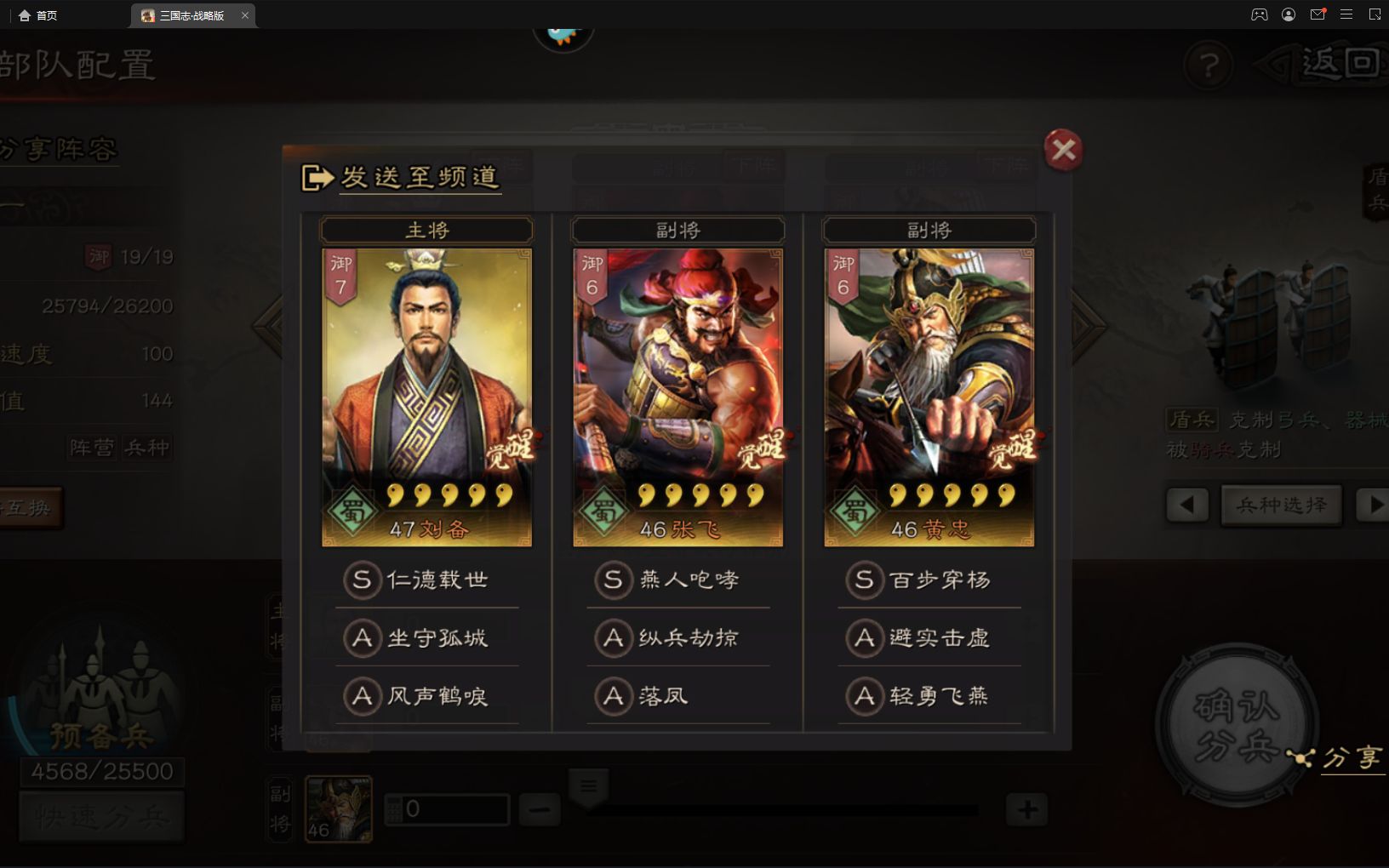Open the 兵种选择 troop type selector

point(1281,505)
